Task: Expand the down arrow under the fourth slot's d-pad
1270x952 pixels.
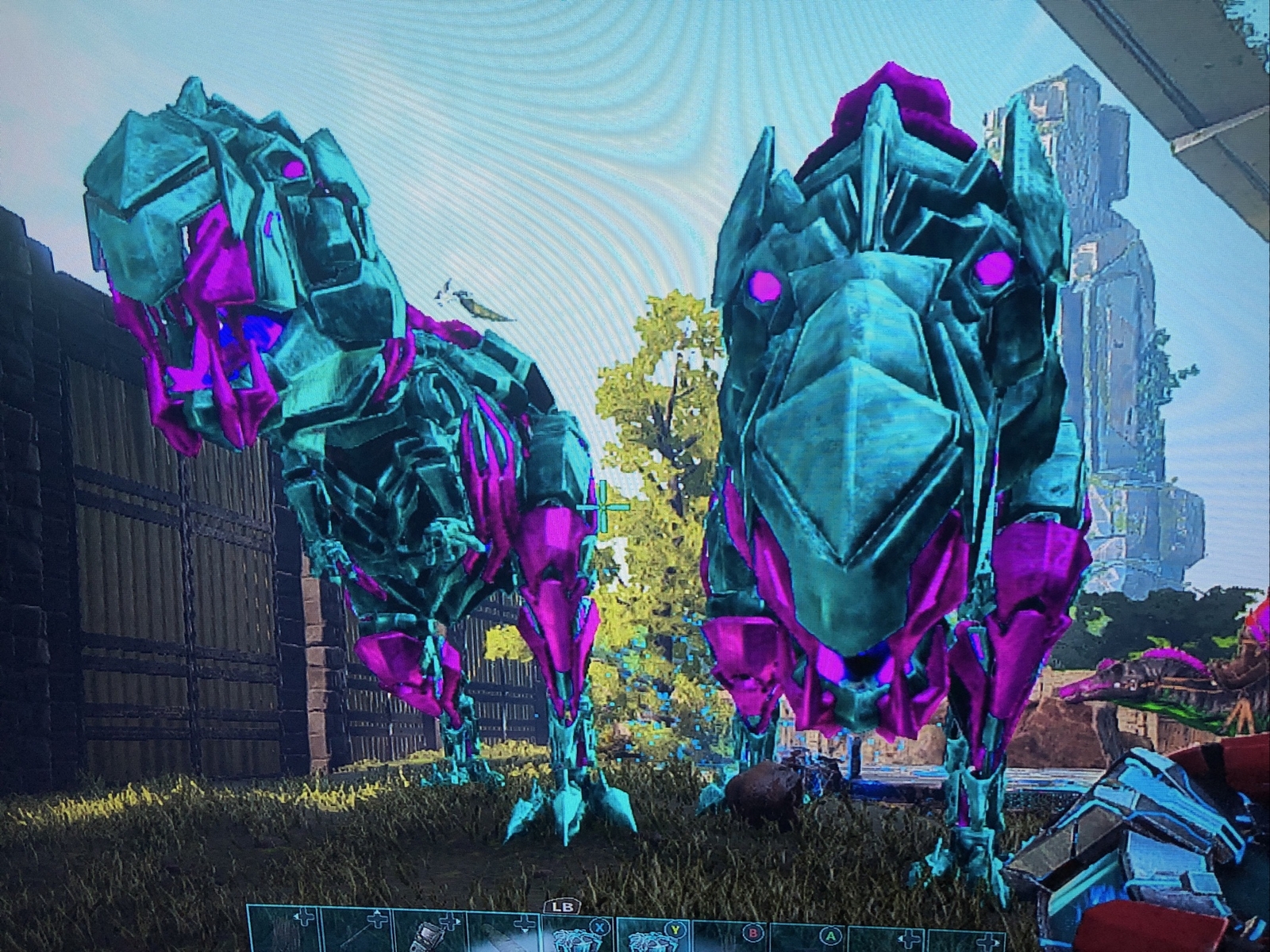Action: click(x=523, y=930)
